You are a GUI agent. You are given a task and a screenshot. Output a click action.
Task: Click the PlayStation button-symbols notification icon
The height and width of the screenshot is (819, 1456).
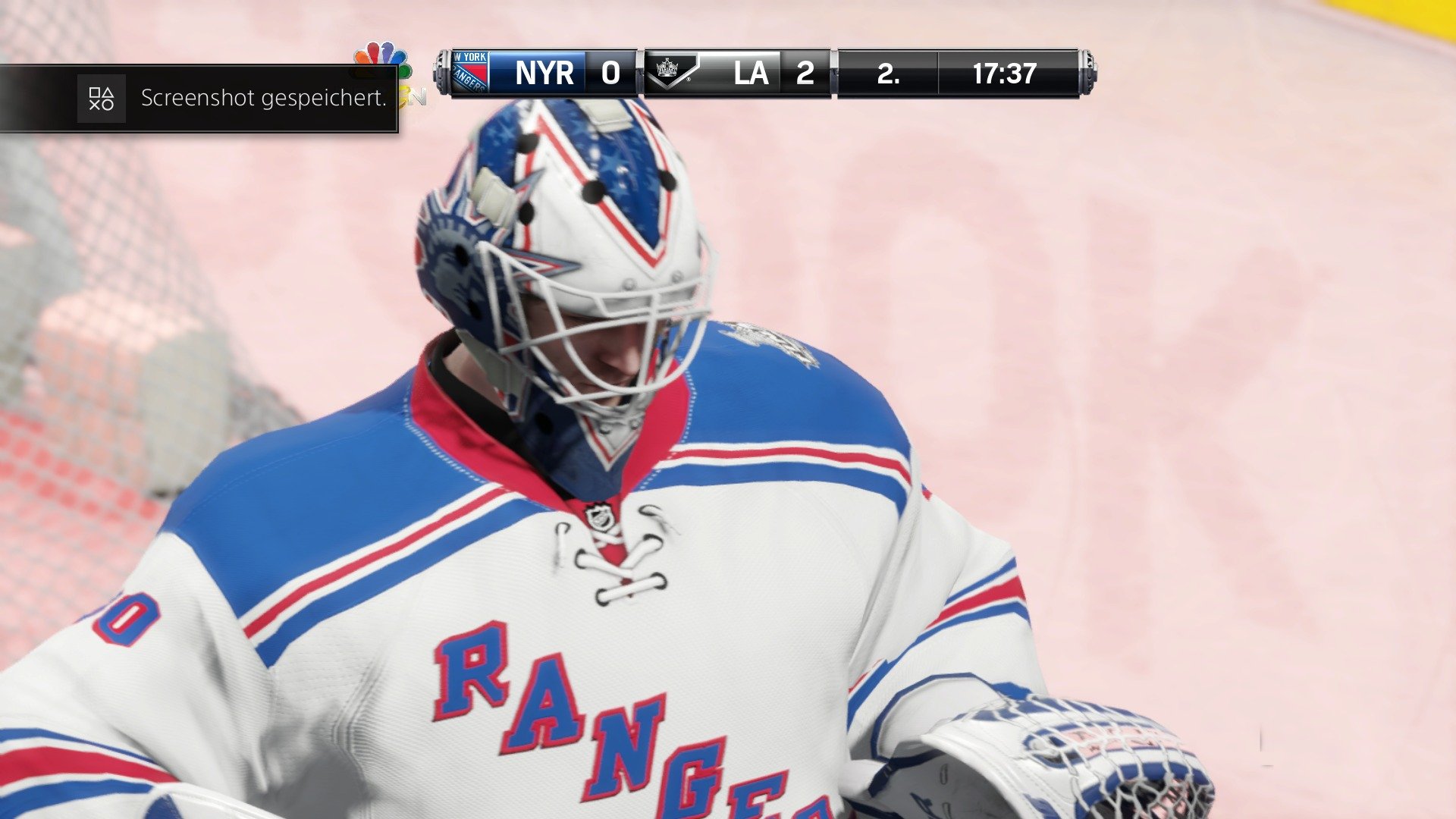click(x=101, y=99)
